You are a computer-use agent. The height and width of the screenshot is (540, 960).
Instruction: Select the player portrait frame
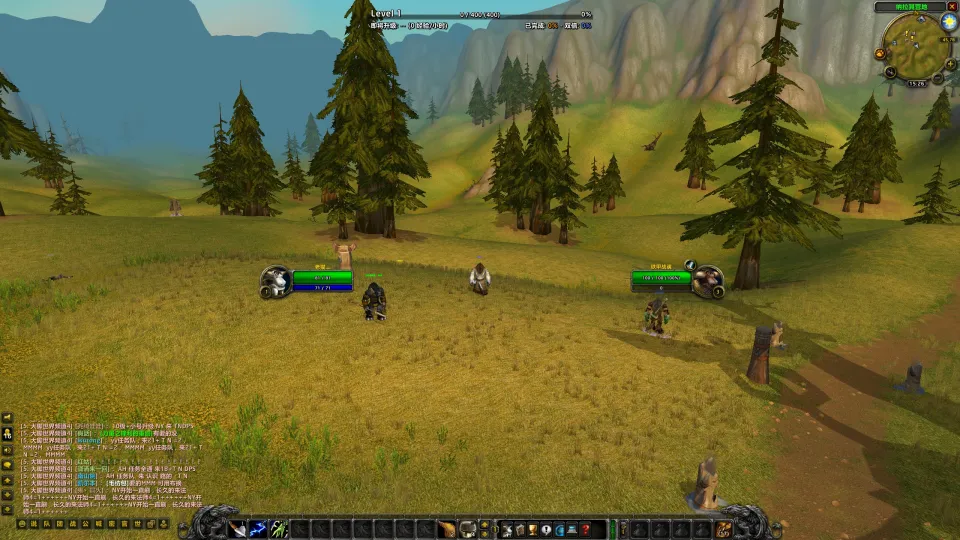coord(276,281)
